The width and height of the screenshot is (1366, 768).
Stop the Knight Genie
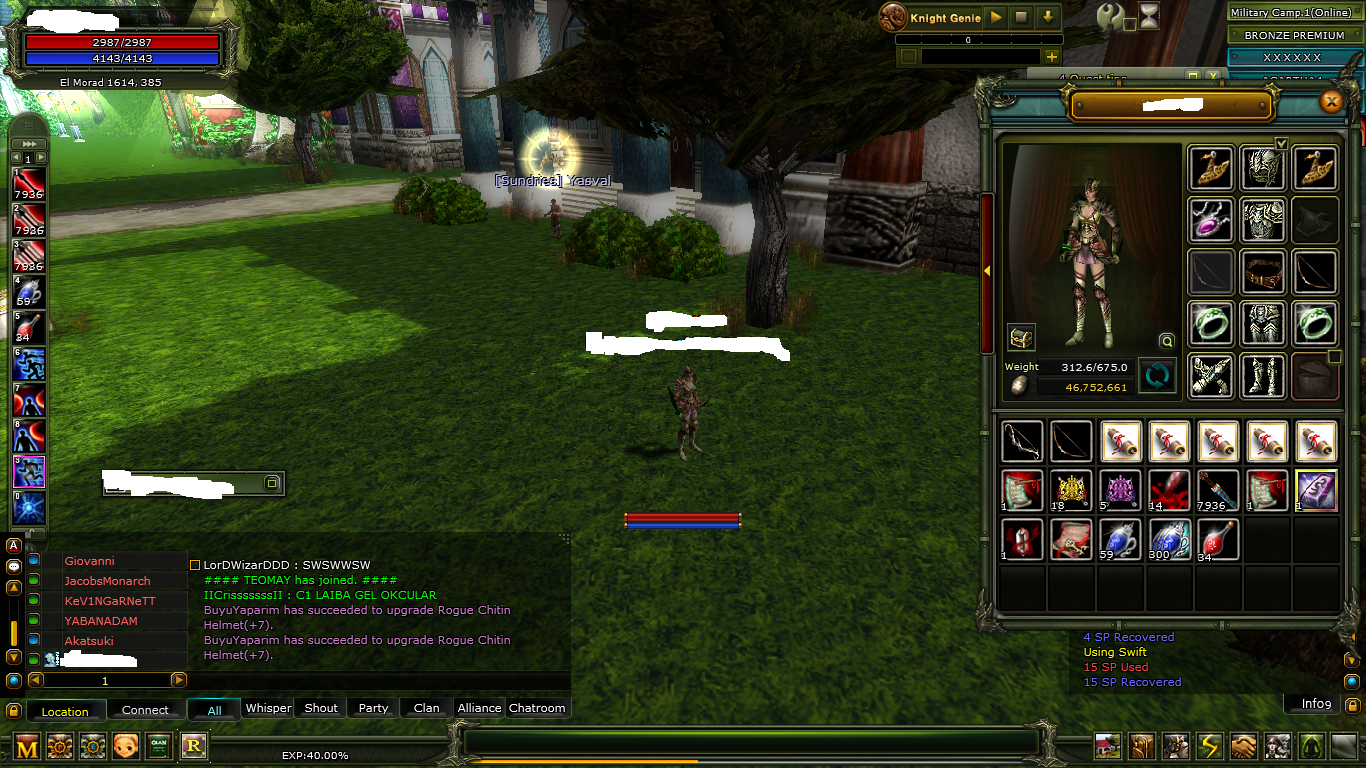pos(1021,17)
